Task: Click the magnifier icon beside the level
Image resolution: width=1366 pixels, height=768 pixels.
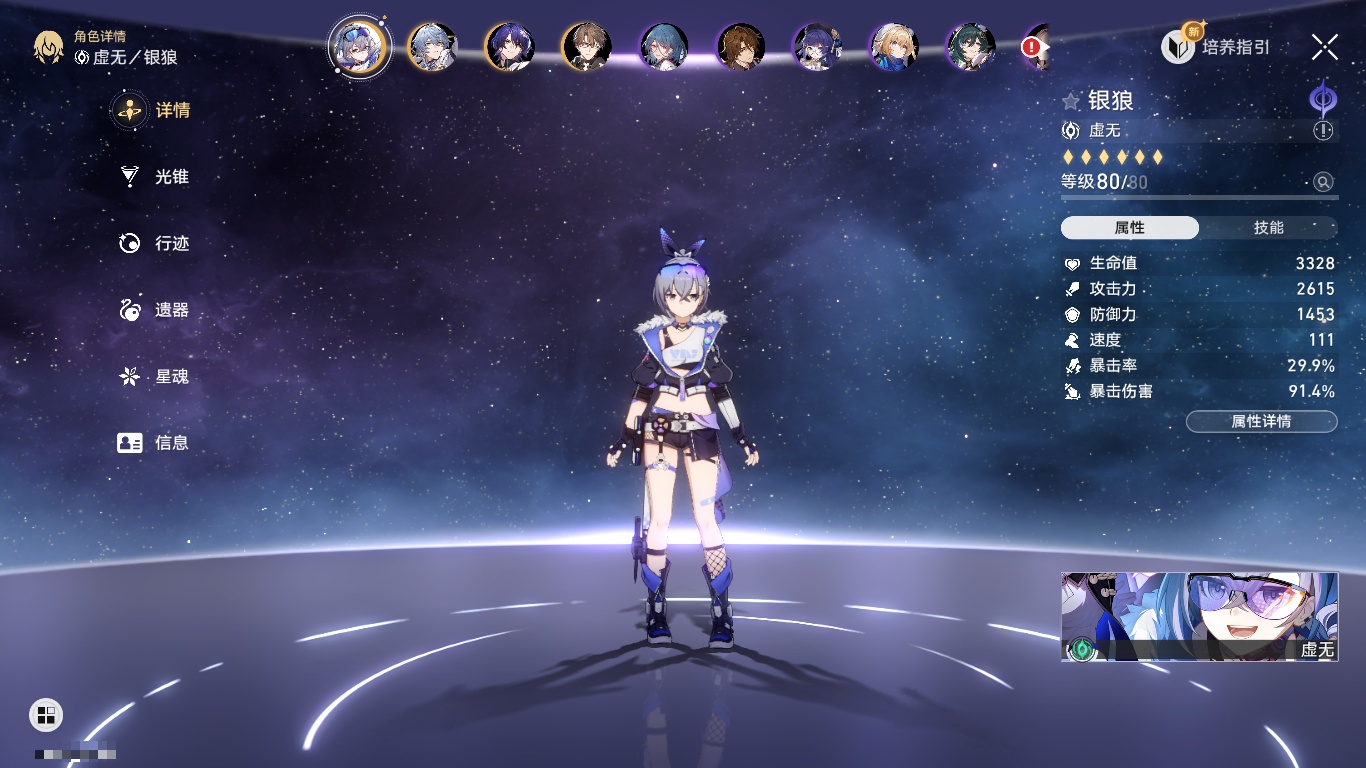Action: [1323, 182]
